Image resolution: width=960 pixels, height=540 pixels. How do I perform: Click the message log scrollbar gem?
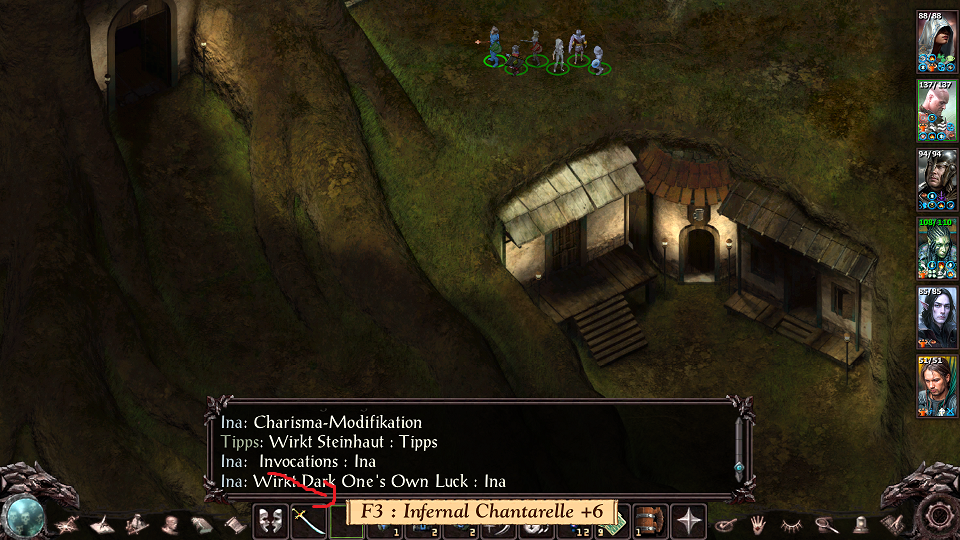[x=739, y=467]
